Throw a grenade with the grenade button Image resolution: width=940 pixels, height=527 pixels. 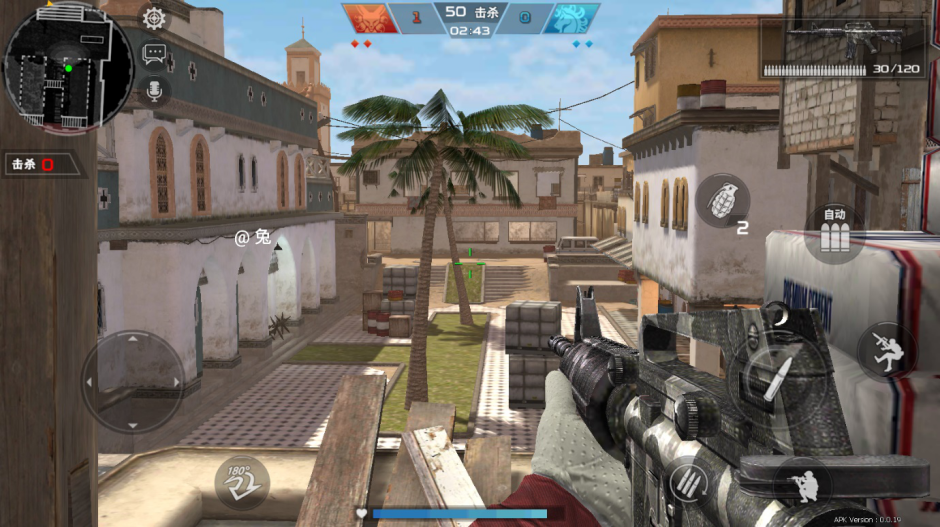point(722,200)
